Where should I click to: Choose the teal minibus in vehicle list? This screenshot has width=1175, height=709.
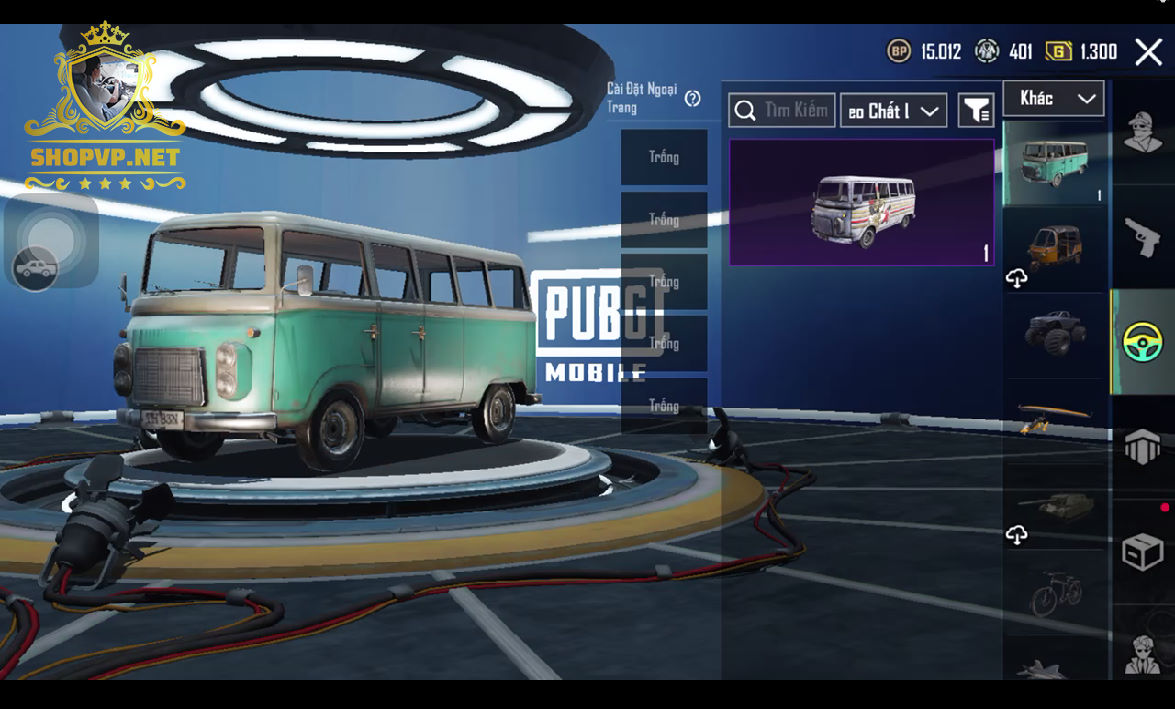[1054, 163]
